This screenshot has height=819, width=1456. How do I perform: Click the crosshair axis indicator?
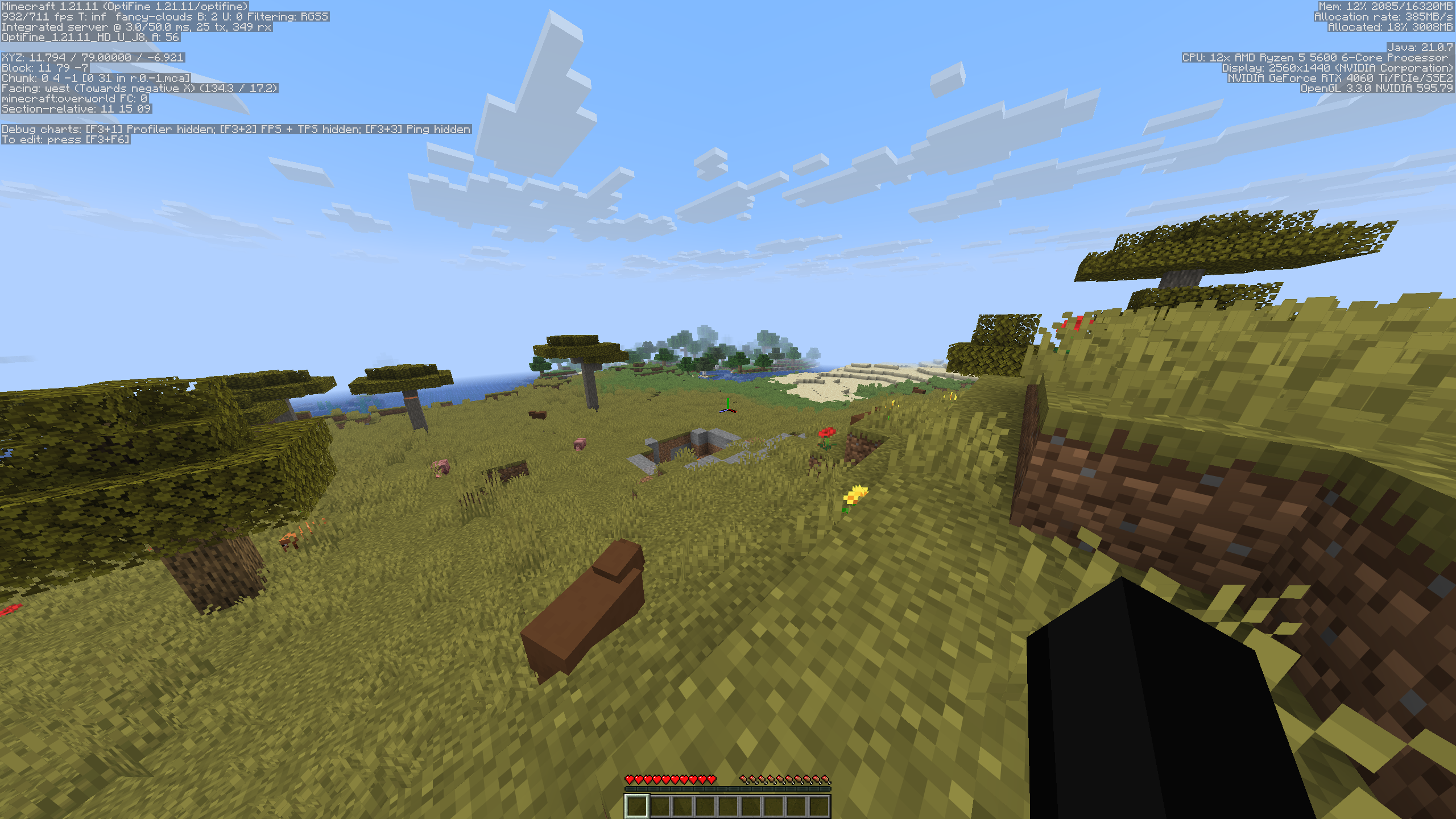tap(729, 408)
